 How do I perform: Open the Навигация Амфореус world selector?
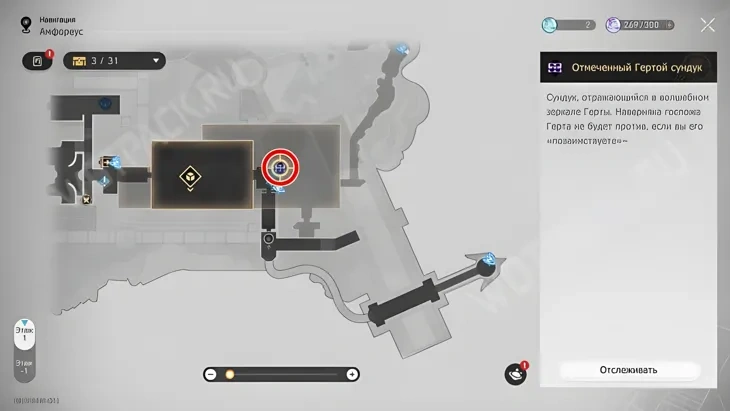(x=30, y=25)
